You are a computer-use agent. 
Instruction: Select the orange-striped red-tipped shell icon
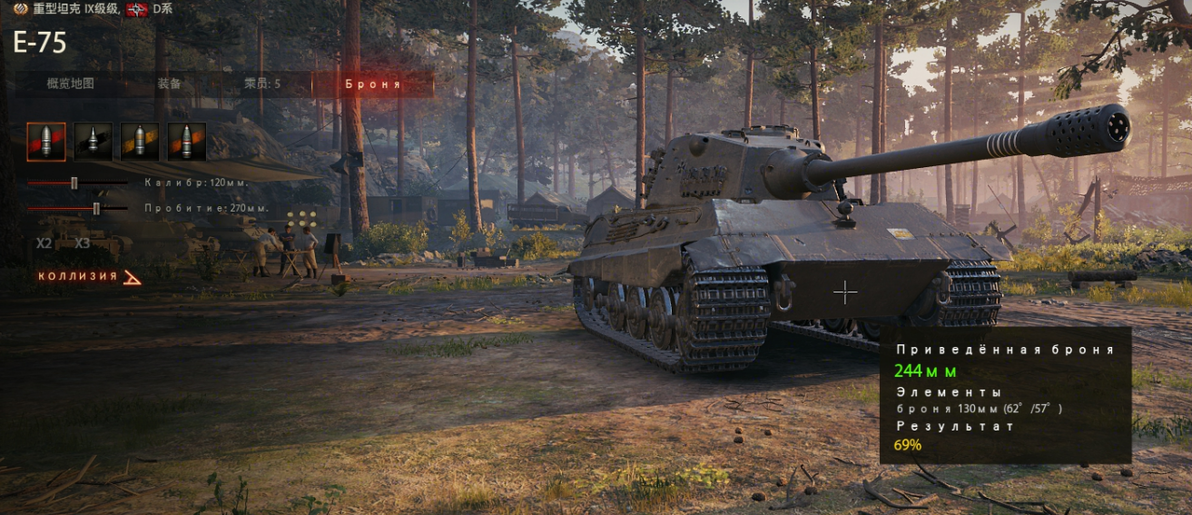(187, 142)
